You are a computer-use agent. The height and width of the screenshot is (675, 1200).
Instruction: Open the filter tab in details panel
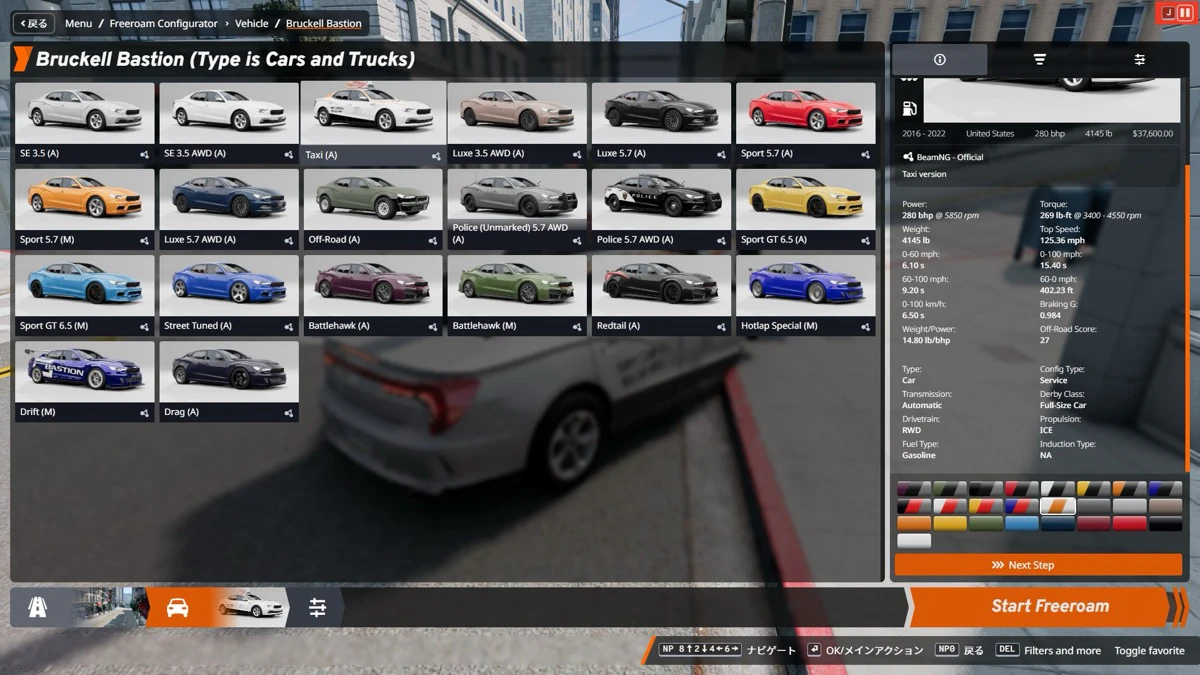point(1039,60)
